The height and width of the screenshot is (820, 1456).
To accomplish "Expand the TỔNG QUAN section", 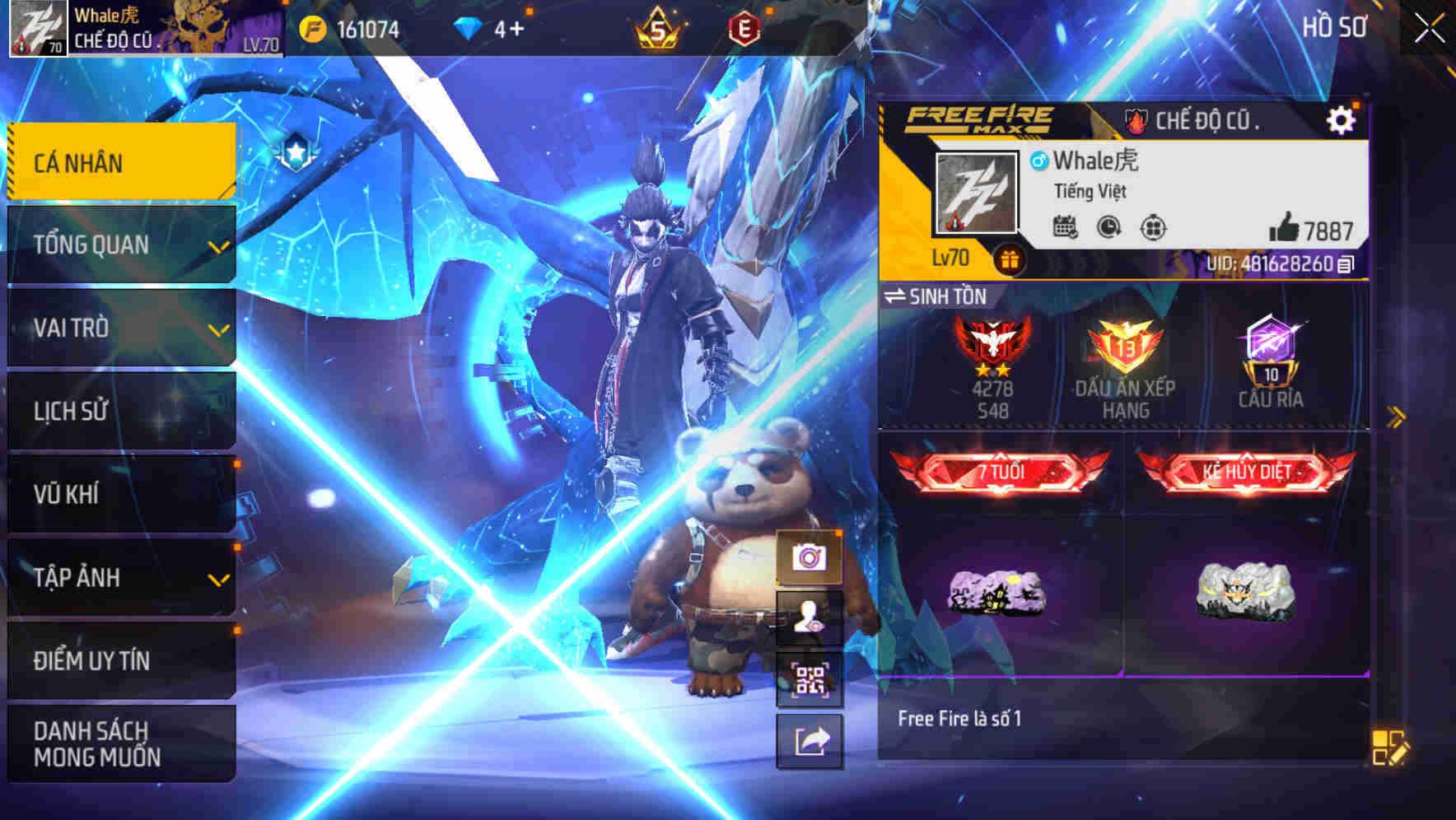I will (x=120, y=245).
